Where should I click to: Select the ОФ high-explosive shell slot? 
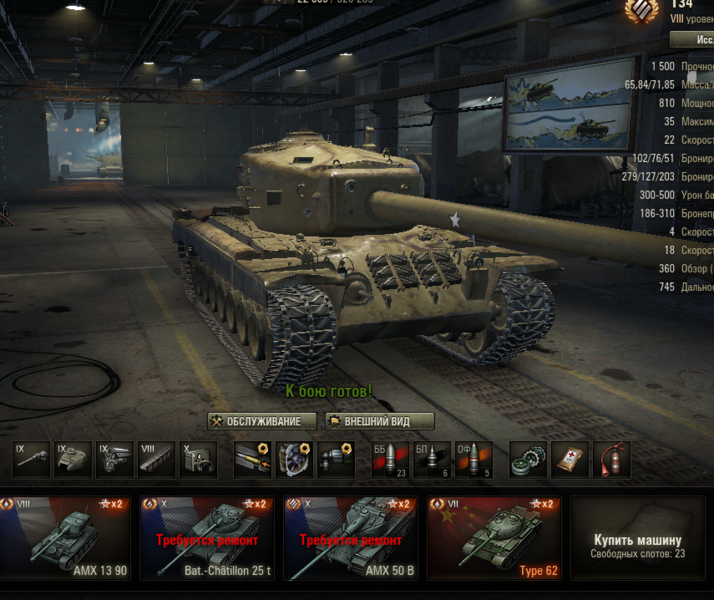click(473, 459)
